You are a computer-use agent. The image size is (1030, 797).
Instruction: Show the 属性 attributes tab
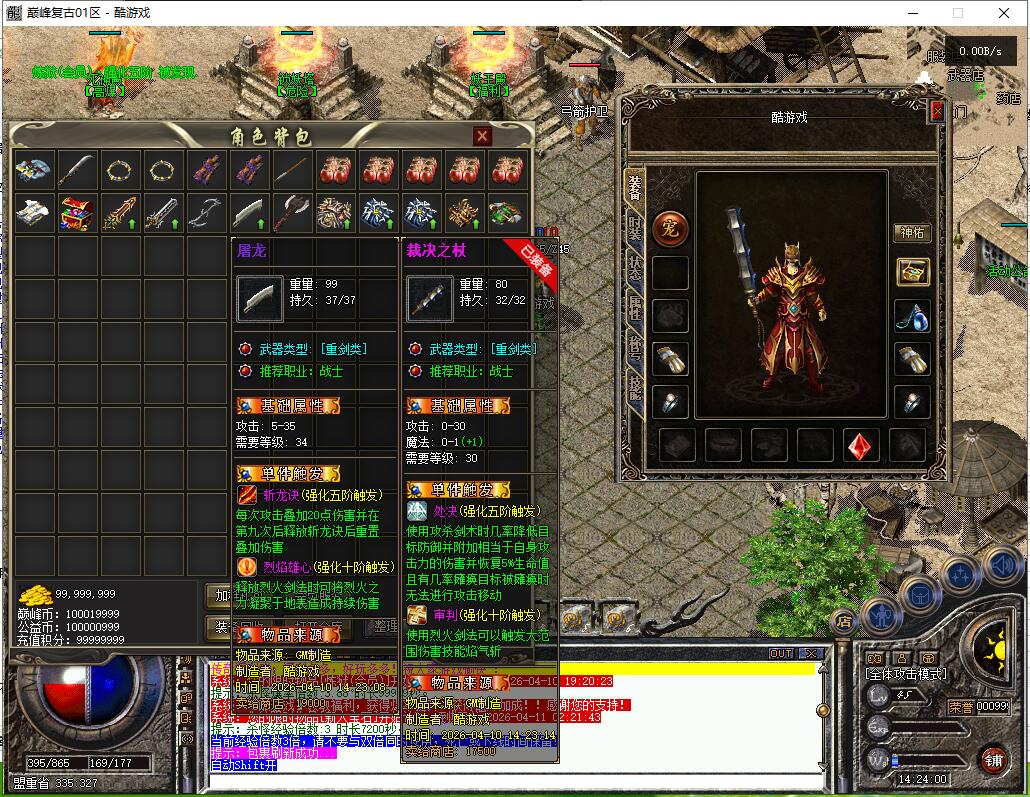pyautogui.click(x=635, y=308)
